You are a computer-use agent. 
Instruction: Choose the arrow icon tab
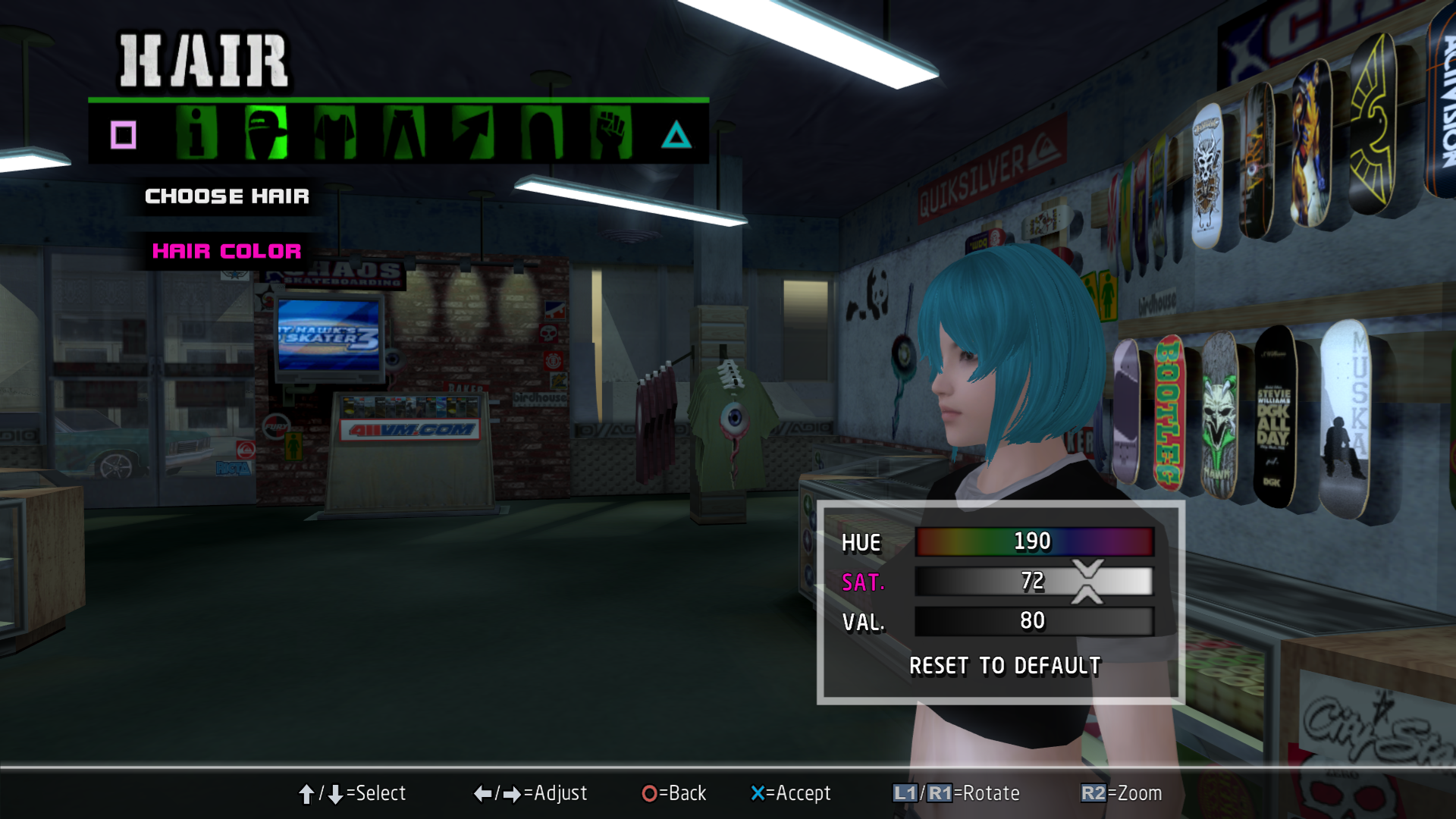(x=473, y=133)
